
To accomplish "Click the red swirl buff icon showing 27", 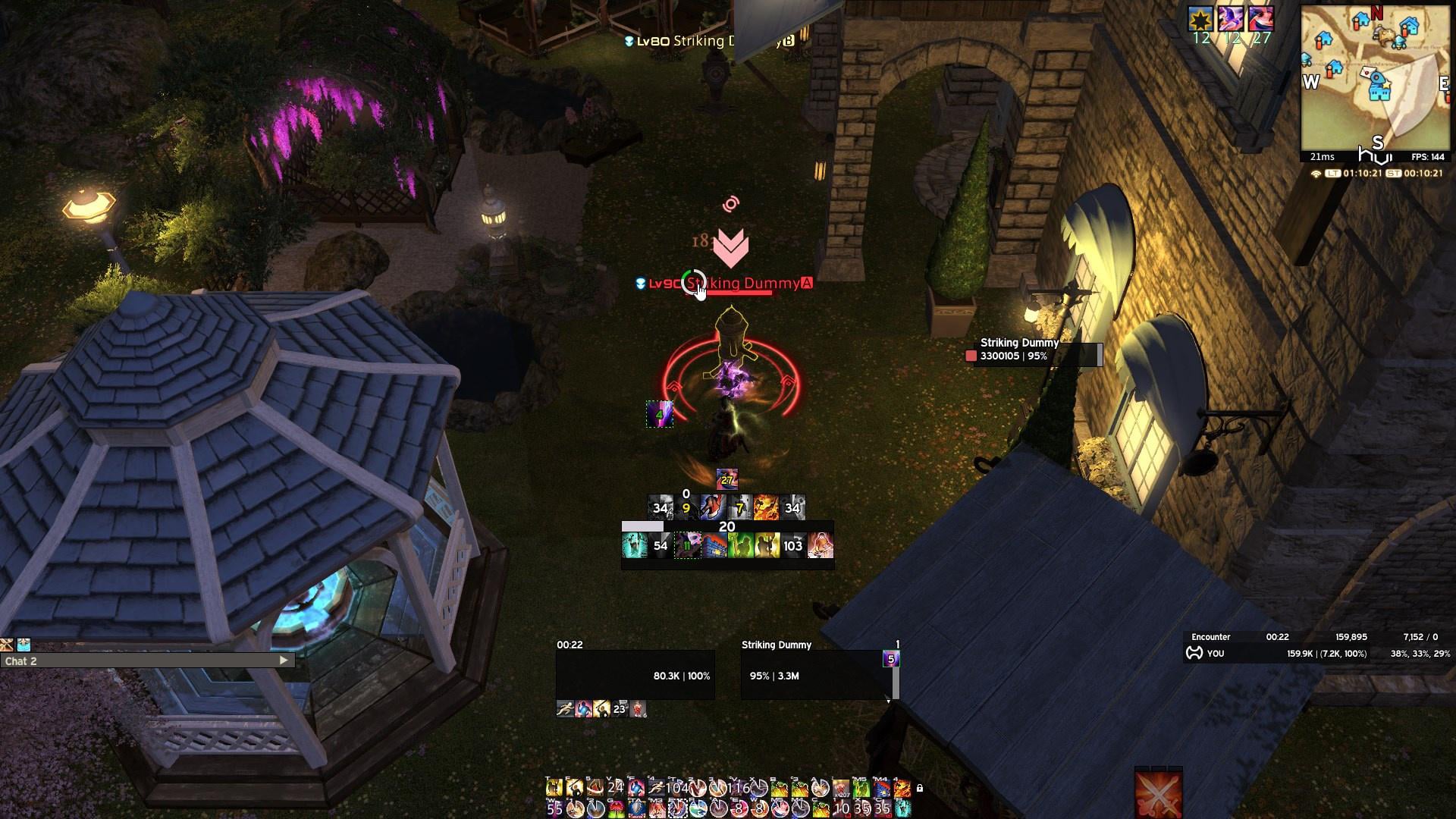I will click(x=1260, y=19).
